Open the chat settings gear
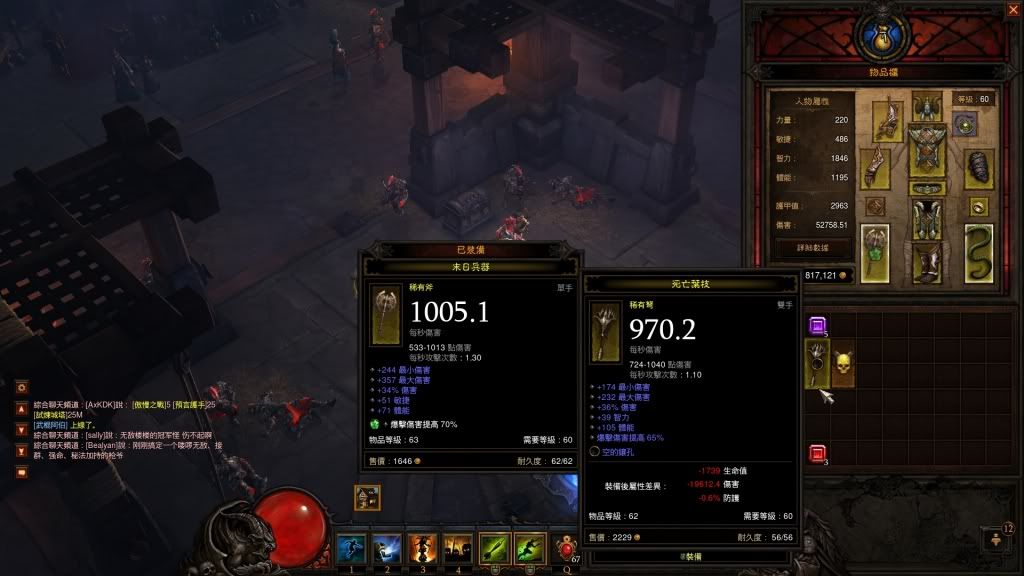Image resolution: width=1024 pixels, height=576 pixels. 21,386
